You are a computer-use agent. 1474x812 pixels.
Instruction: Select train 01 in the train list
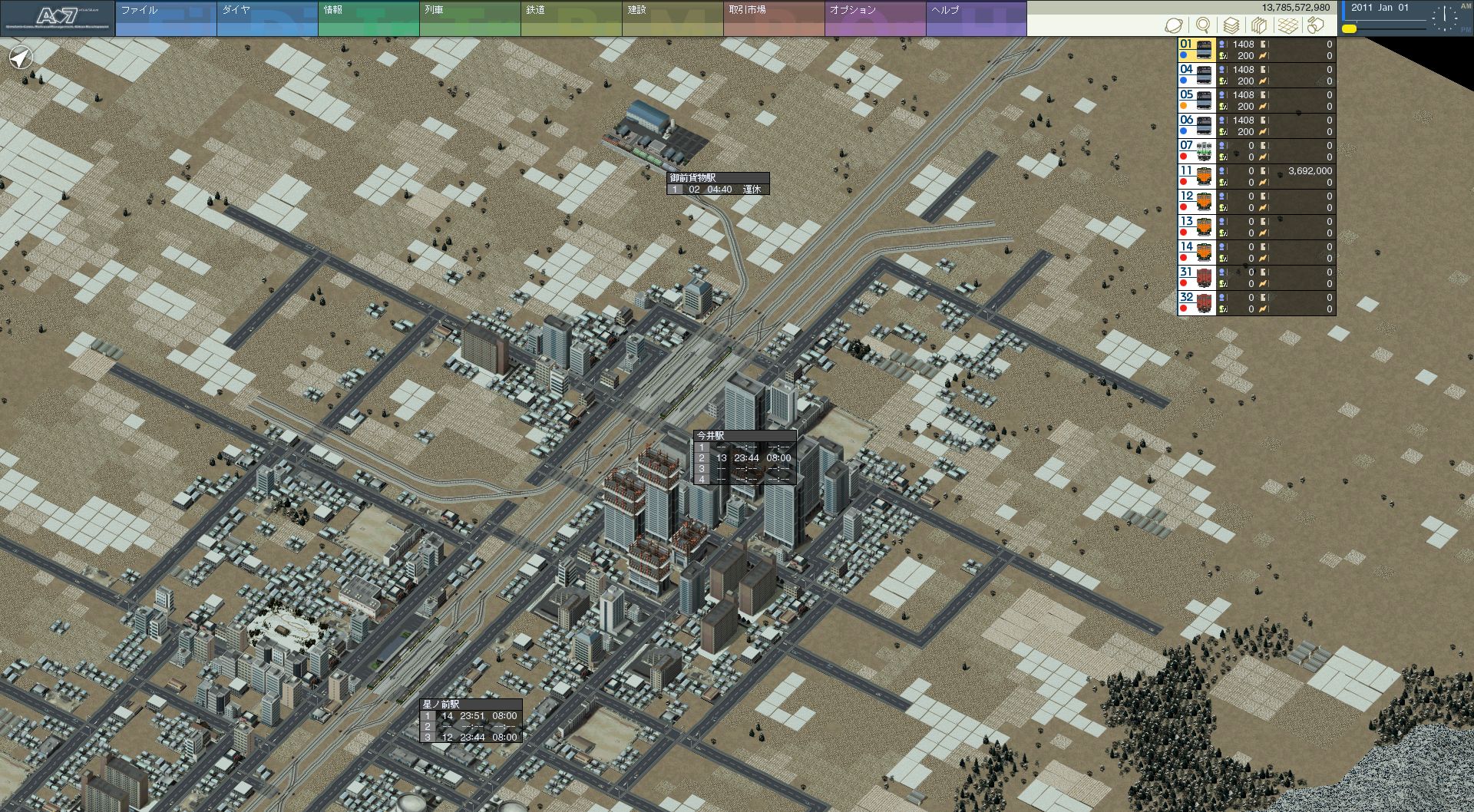click(x=1196, y=50)
